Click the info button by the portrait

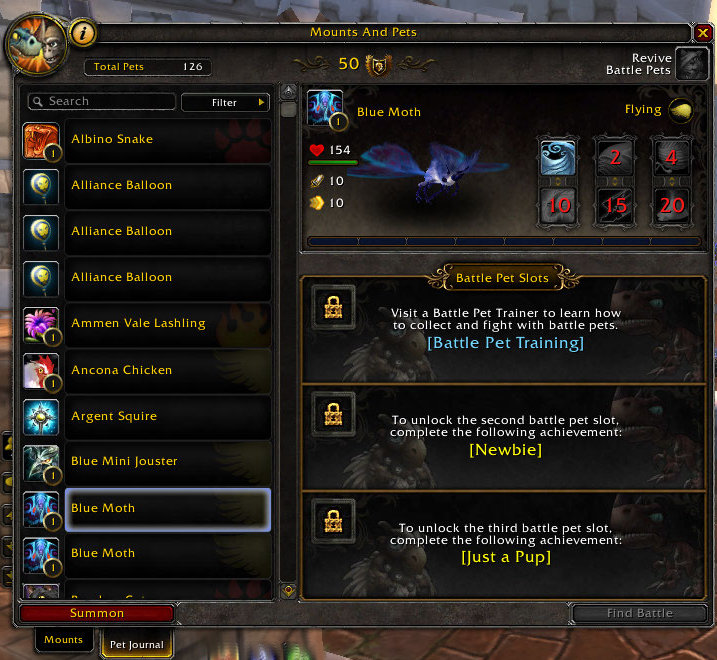pos(84,33)
